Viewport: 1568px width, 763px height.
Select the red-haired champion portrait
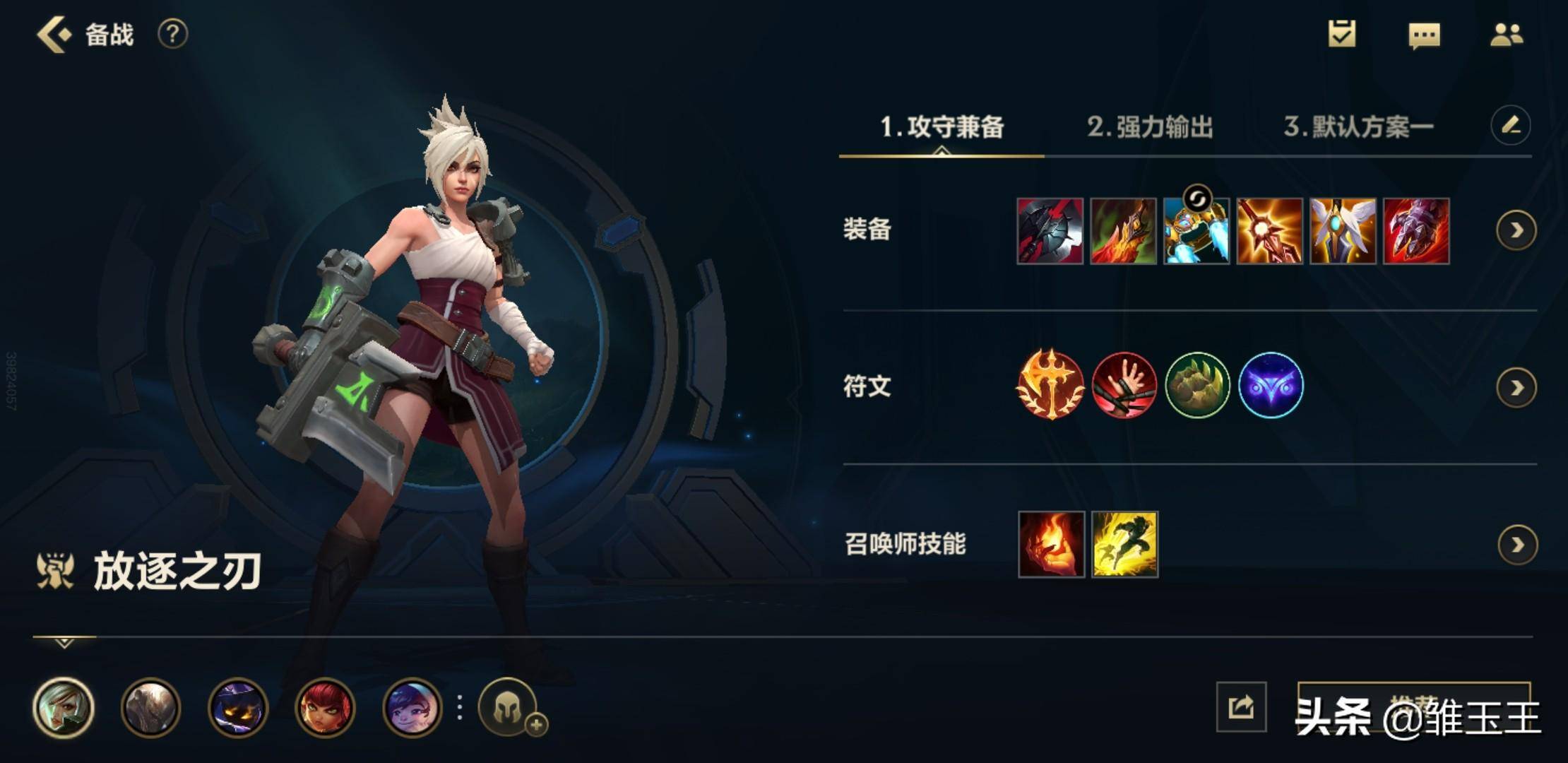click(x=325, y=708)
